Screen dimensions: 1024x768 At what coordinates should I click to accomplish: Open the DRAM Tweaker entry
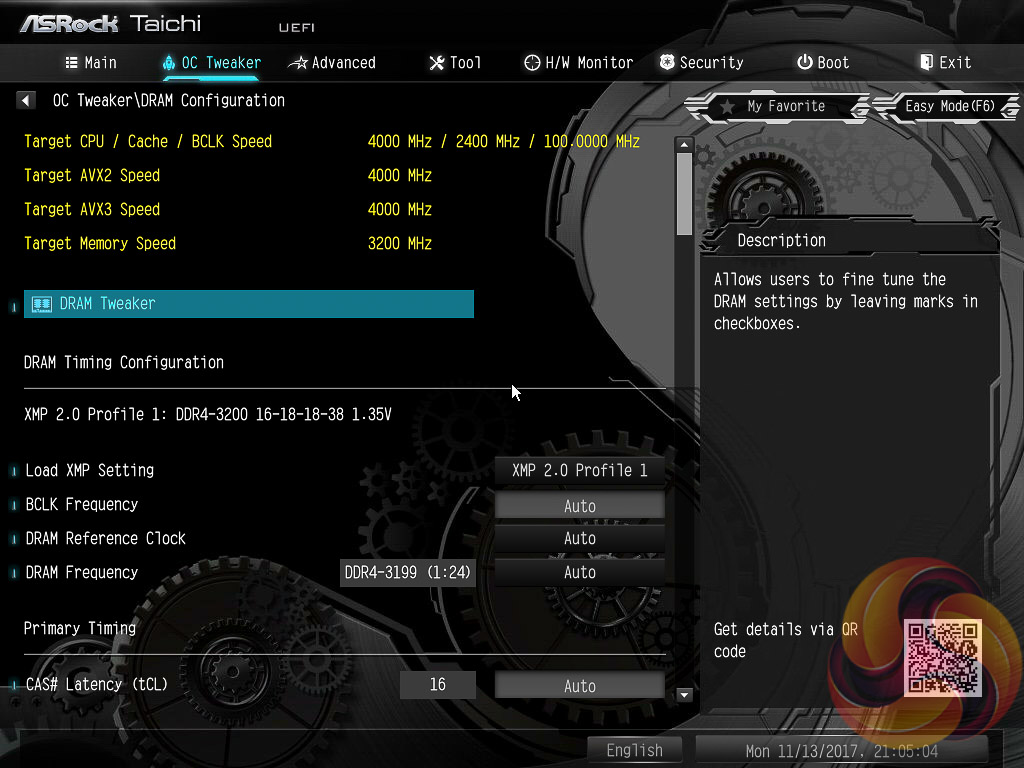(248, 304)
